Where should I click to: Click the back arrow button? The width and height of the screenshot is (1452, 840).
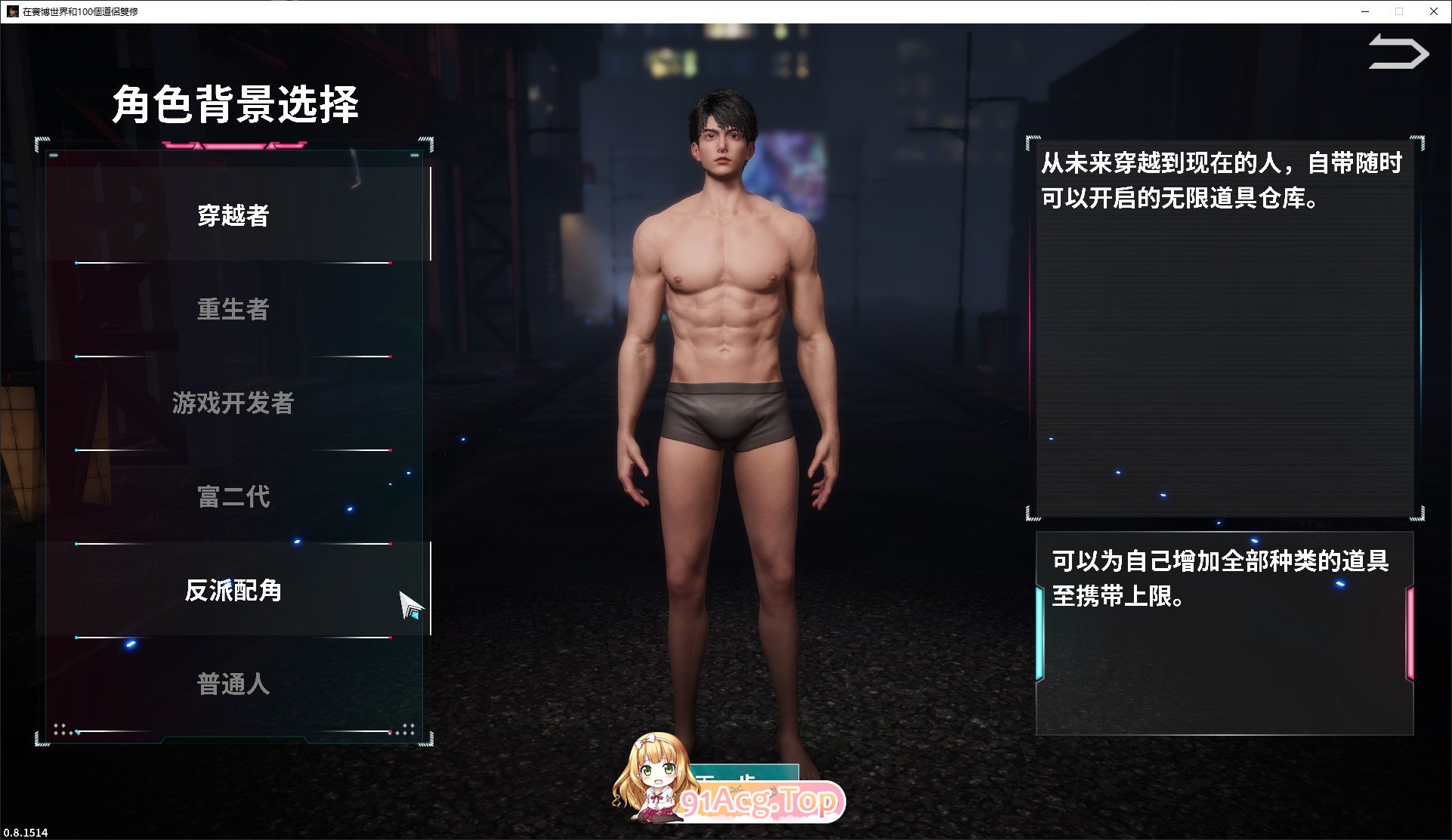[1398, 53]
